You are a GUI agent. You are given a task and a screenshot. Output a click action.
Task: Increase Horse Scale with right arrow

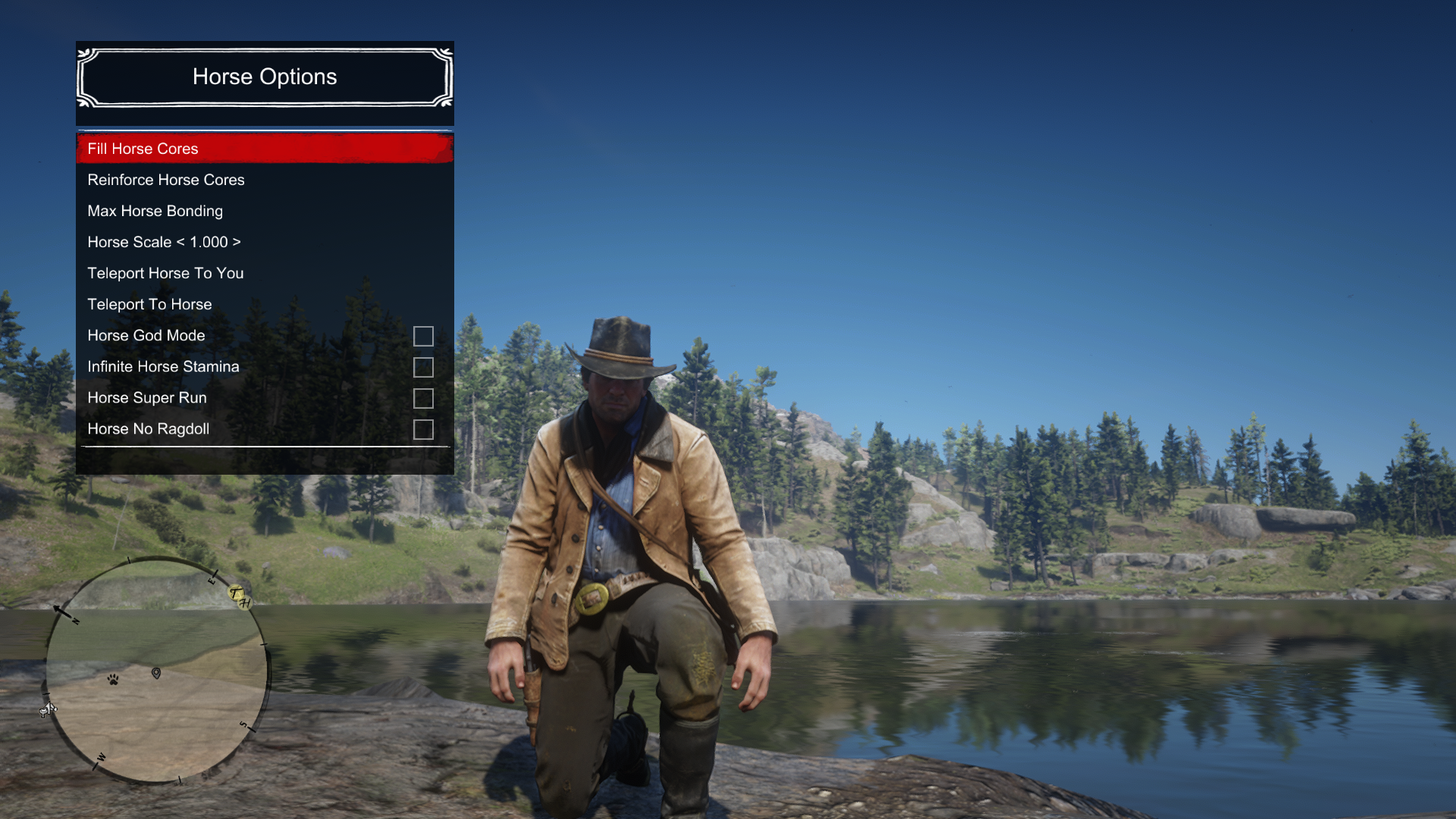point(237,242)
